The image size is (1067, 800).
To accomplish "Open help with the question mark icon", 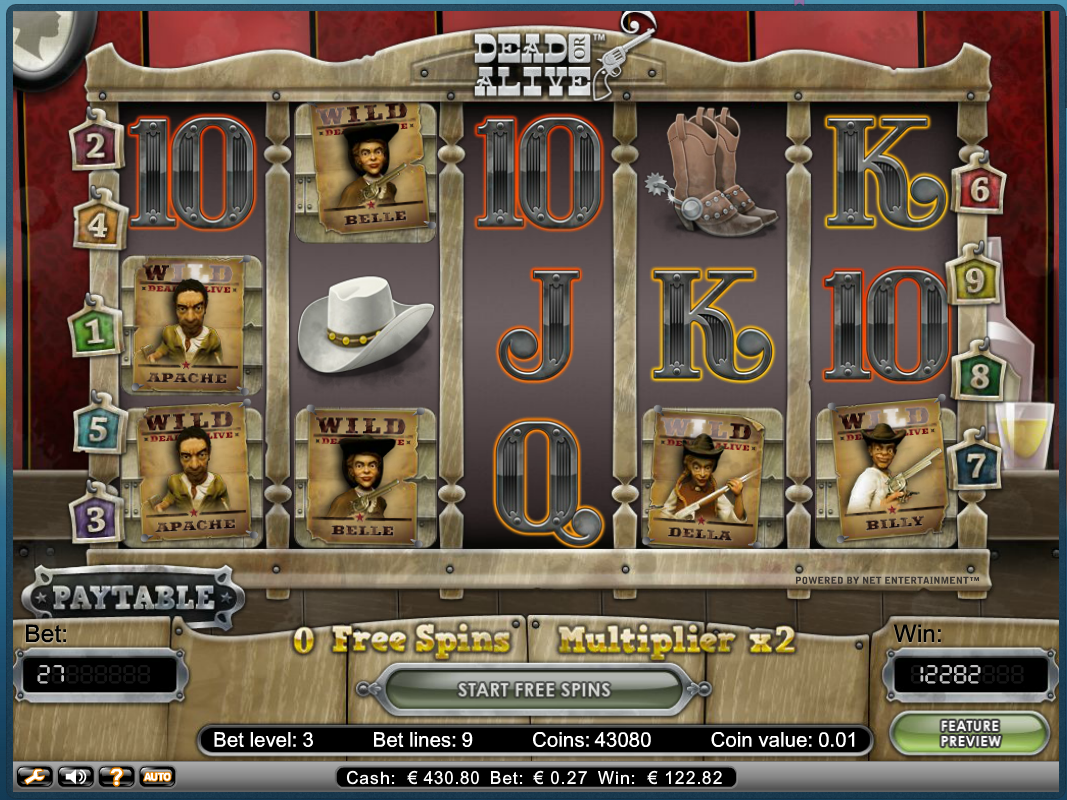I will click(116, 776).
